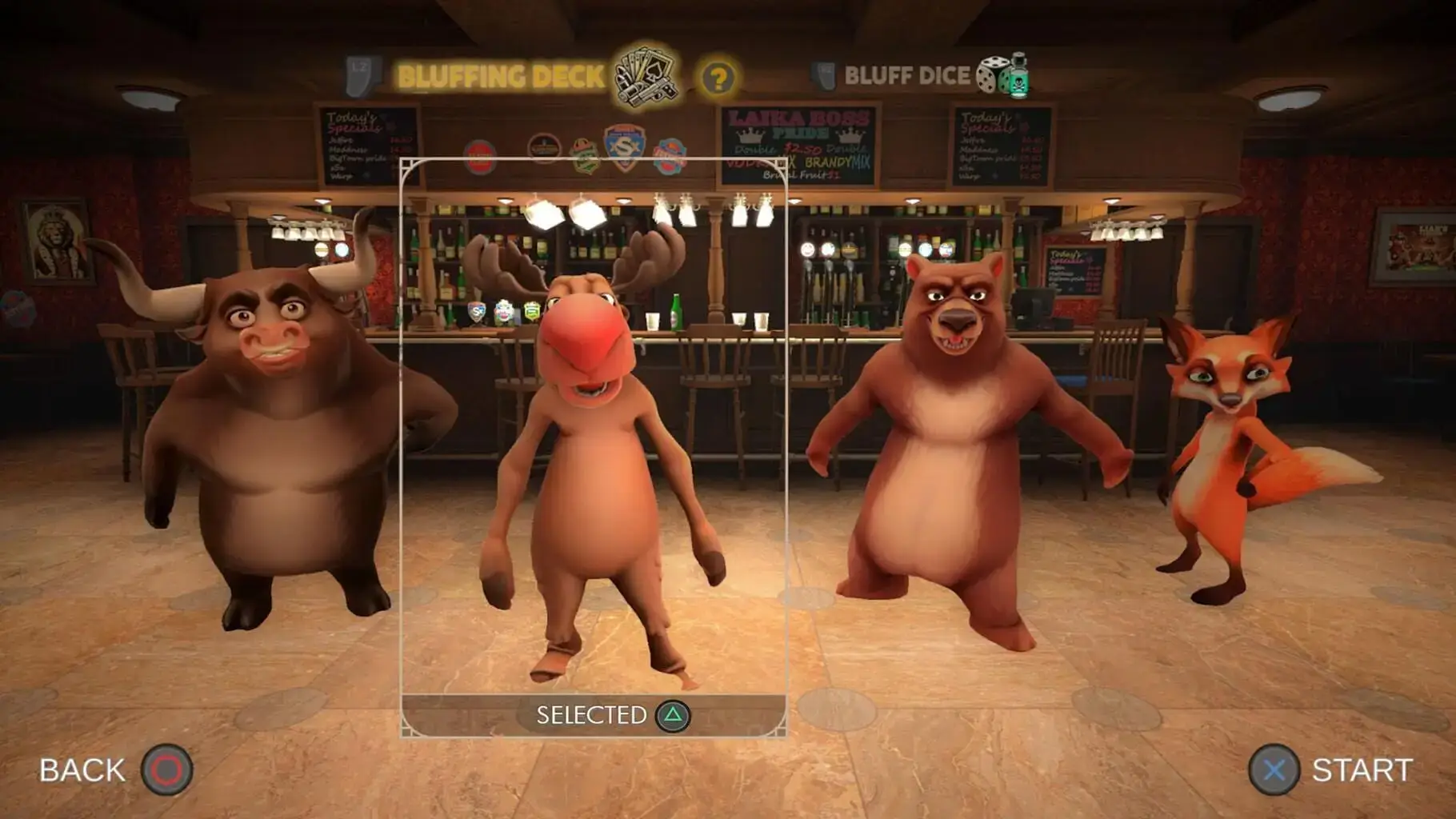Switch to the Bluff Dice mode tab
Screen dimensions: 1456x819
point(907,76)
